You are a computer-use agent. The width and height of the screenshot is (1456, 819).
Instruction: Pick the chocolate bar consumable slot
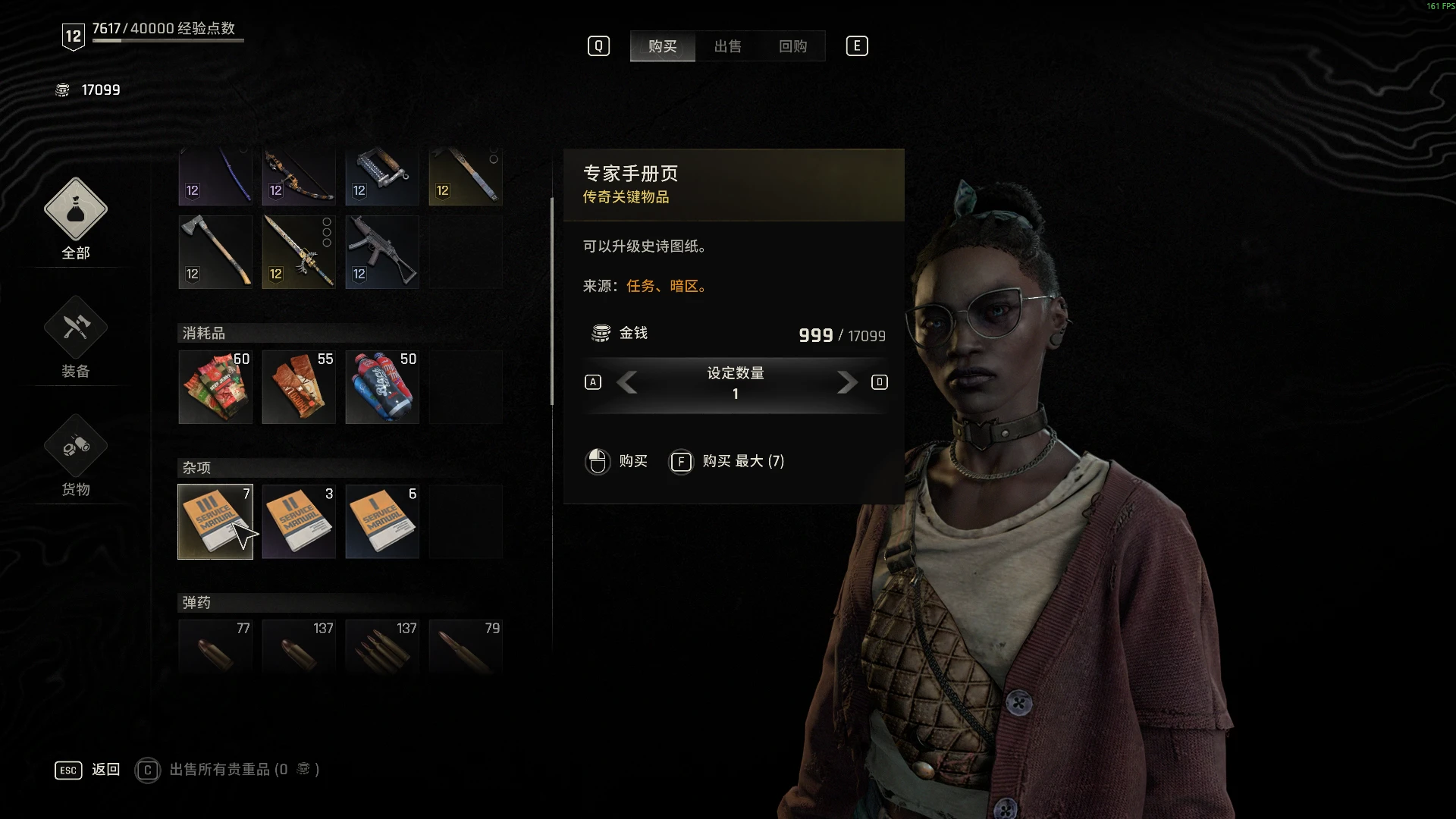pyautogui.click(x=299, y=387)
